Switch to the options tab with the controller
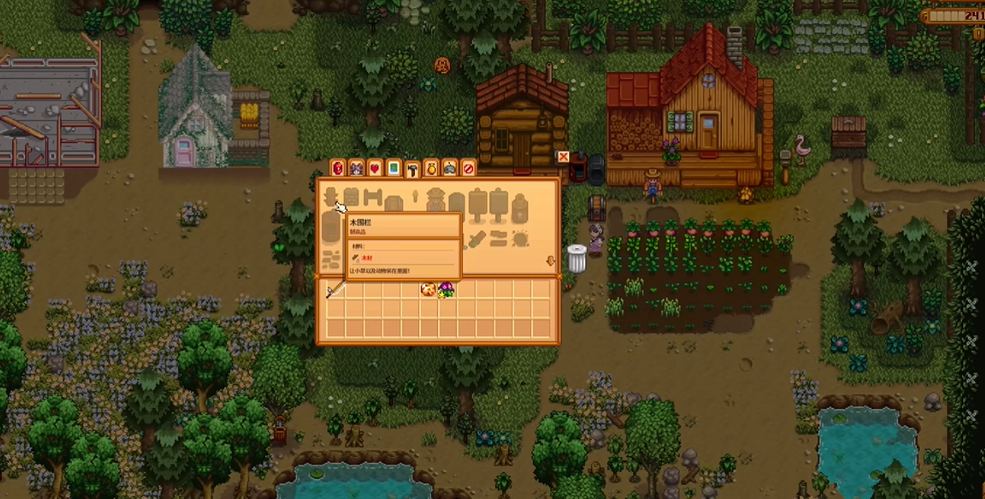 click(450, 168)
